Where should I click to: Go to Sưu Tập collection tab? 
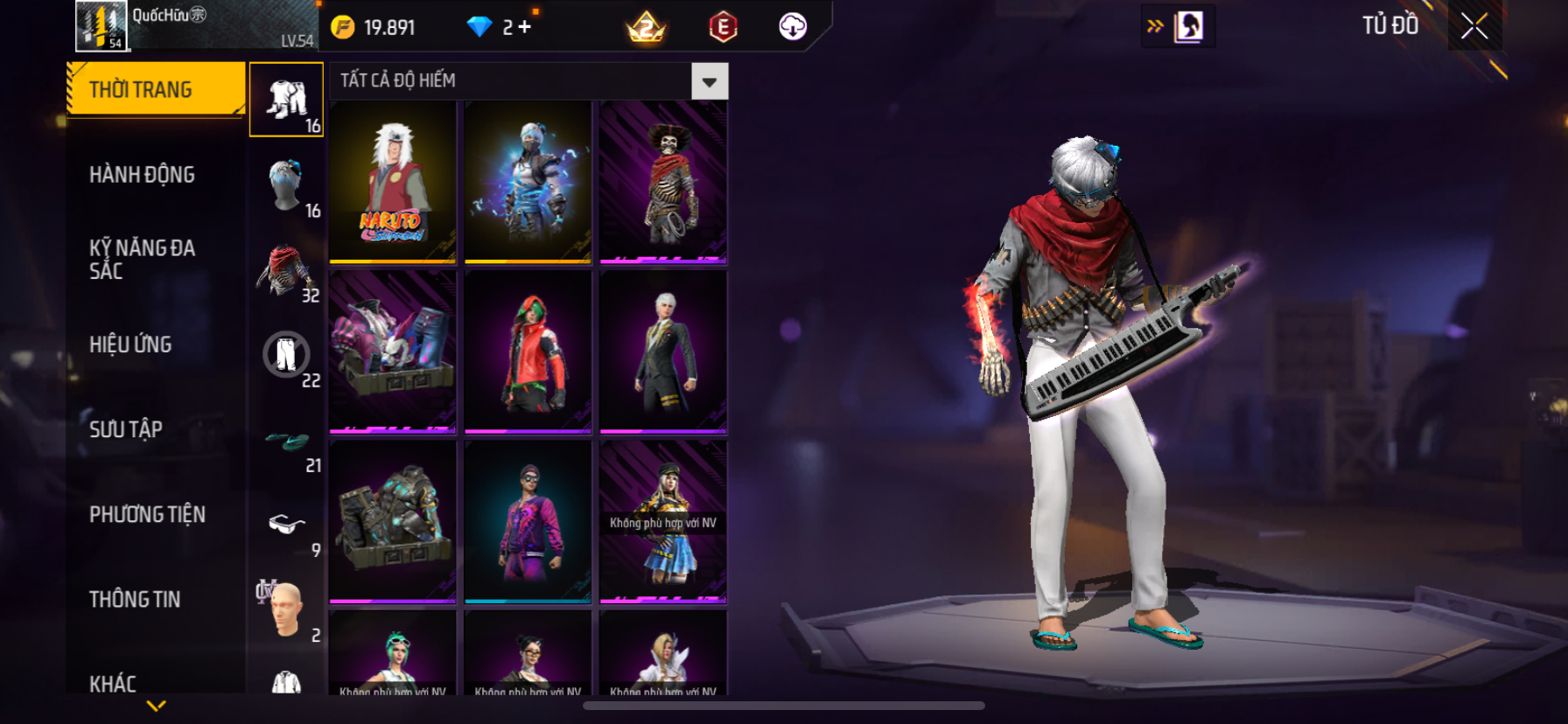[x=126, y=429]
